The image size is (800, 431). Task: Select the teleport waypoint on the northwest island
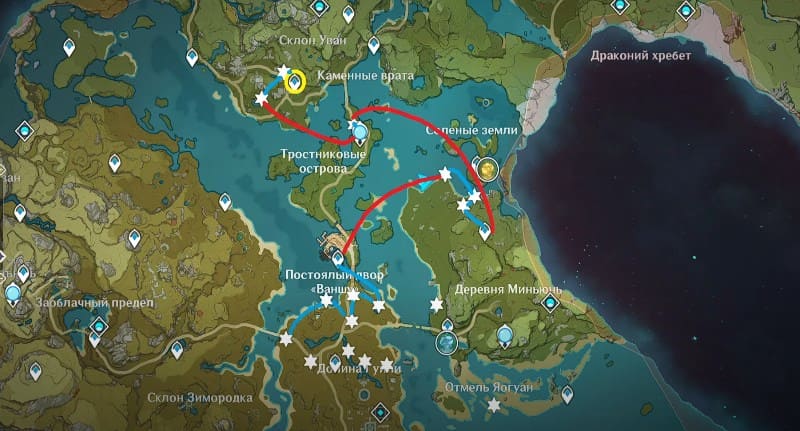point(69,46)
